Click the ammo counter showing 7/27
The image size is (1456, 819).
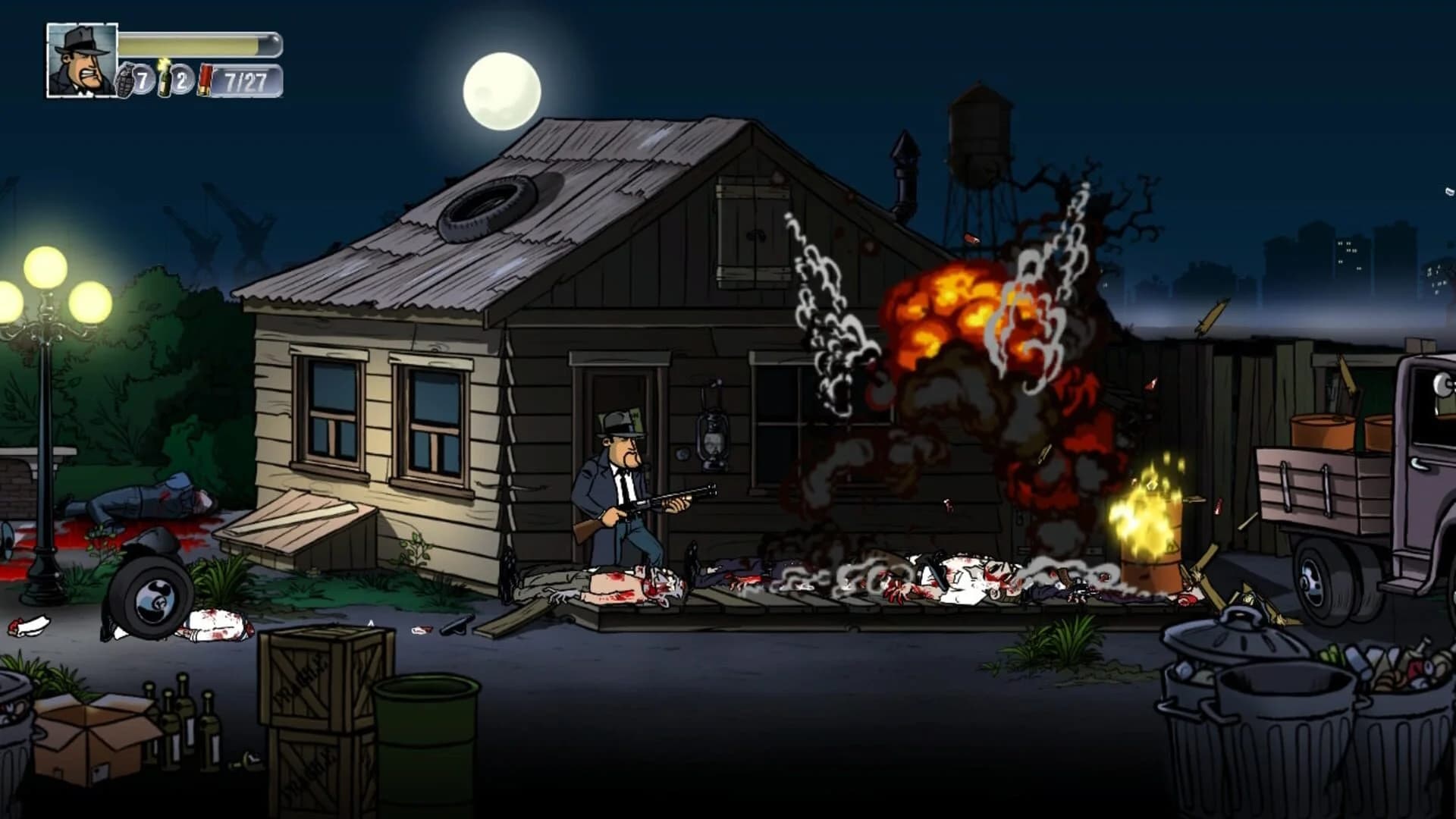tap(244, 77)
